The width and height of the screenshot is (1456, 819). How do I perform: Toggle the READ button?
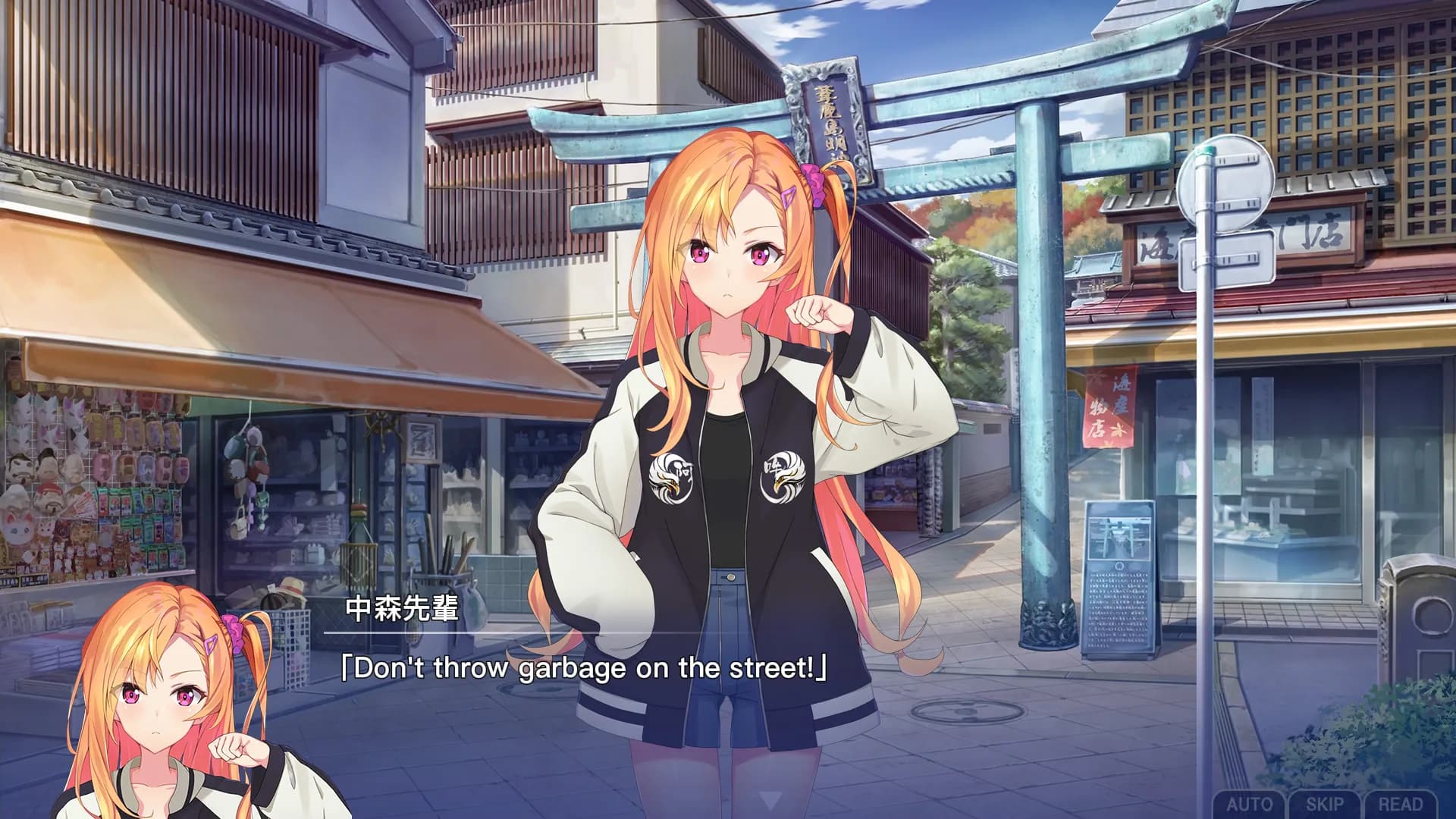click(1400, 804)
